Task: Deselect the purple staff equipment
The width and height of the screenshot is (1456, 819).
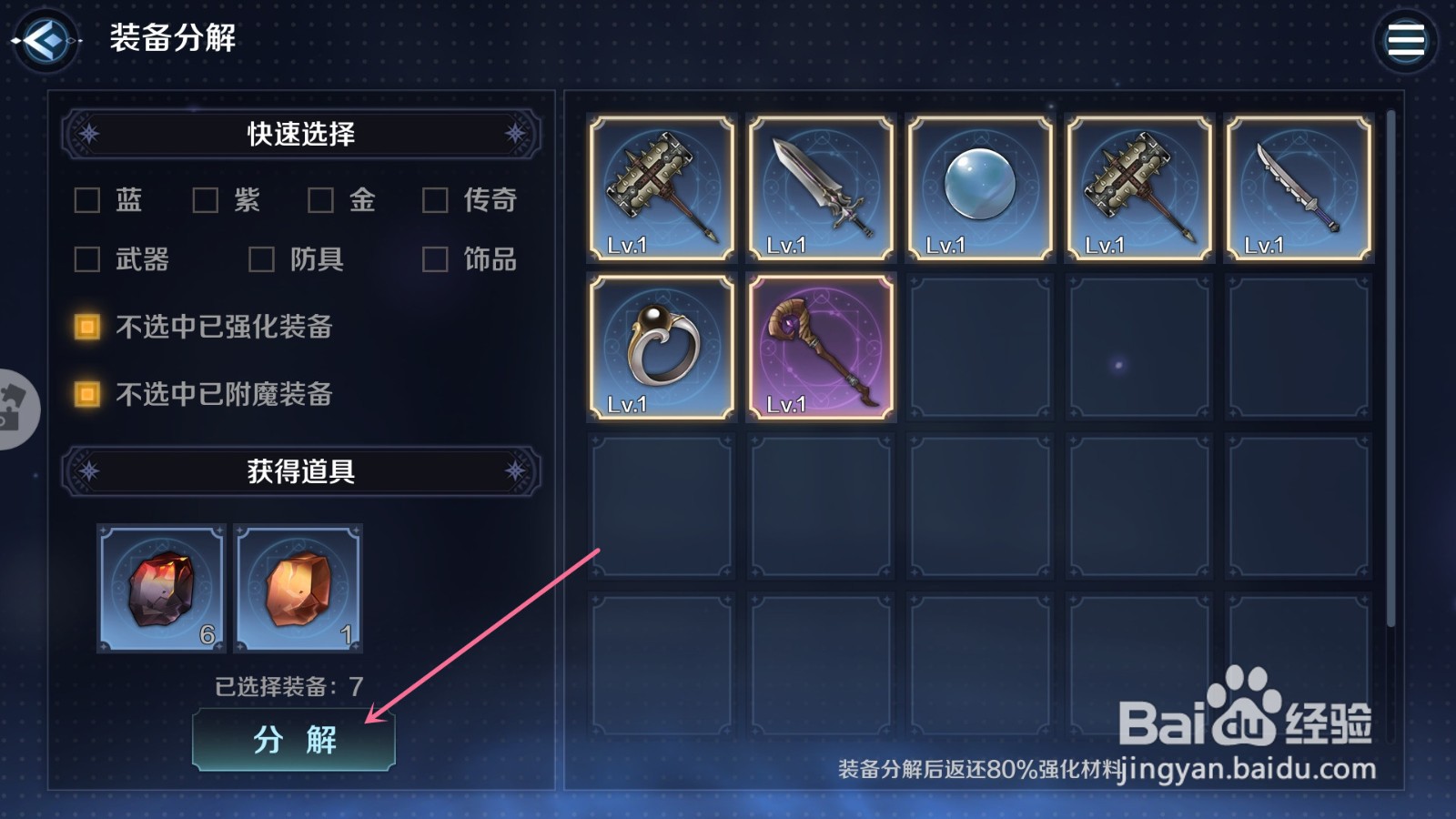Action: [x=819, y=346]
